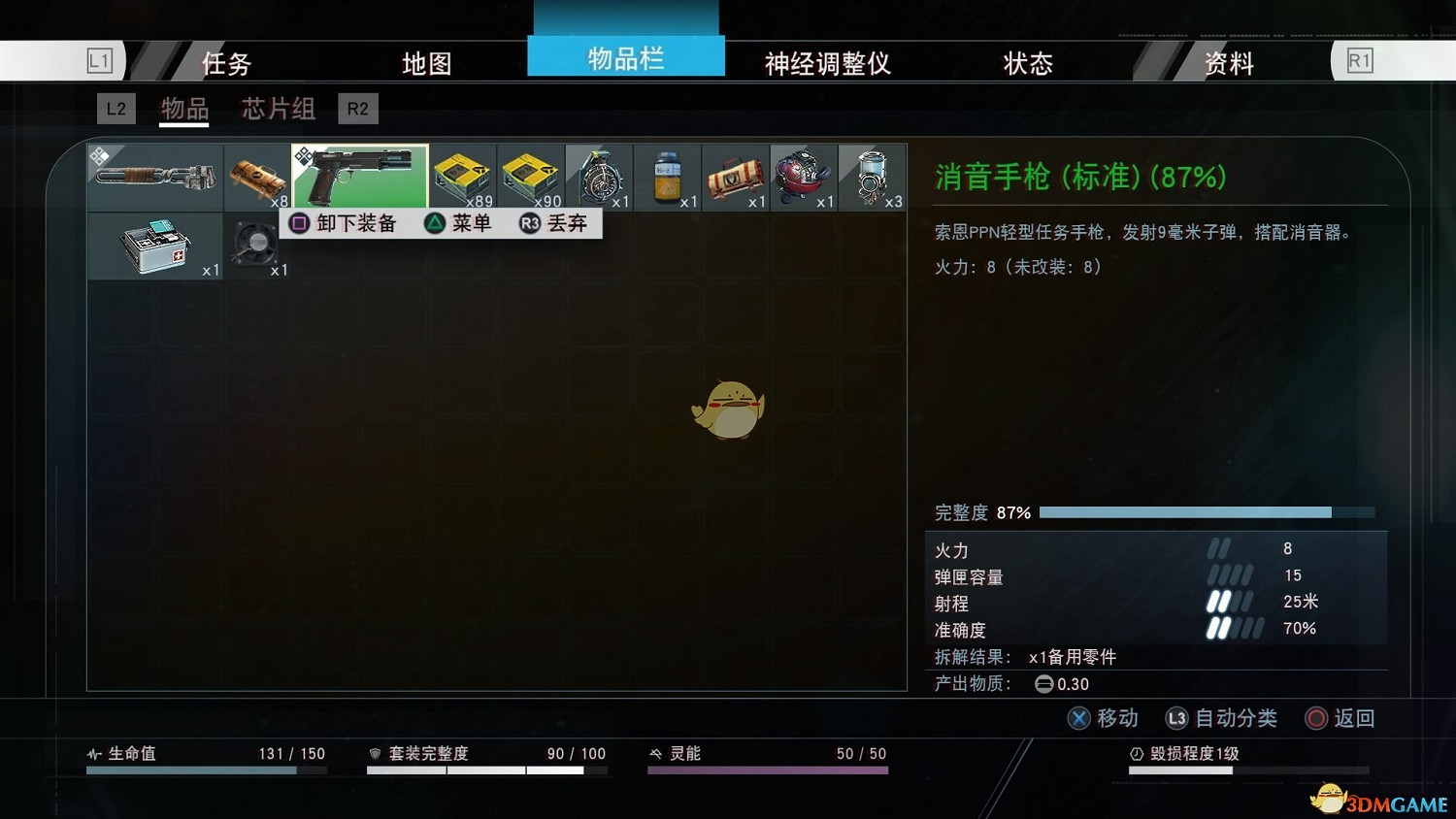Viewport: 1456px width, 819px height.
Task: Click the Hi-z jar item icon
Action: click(666, 175)
